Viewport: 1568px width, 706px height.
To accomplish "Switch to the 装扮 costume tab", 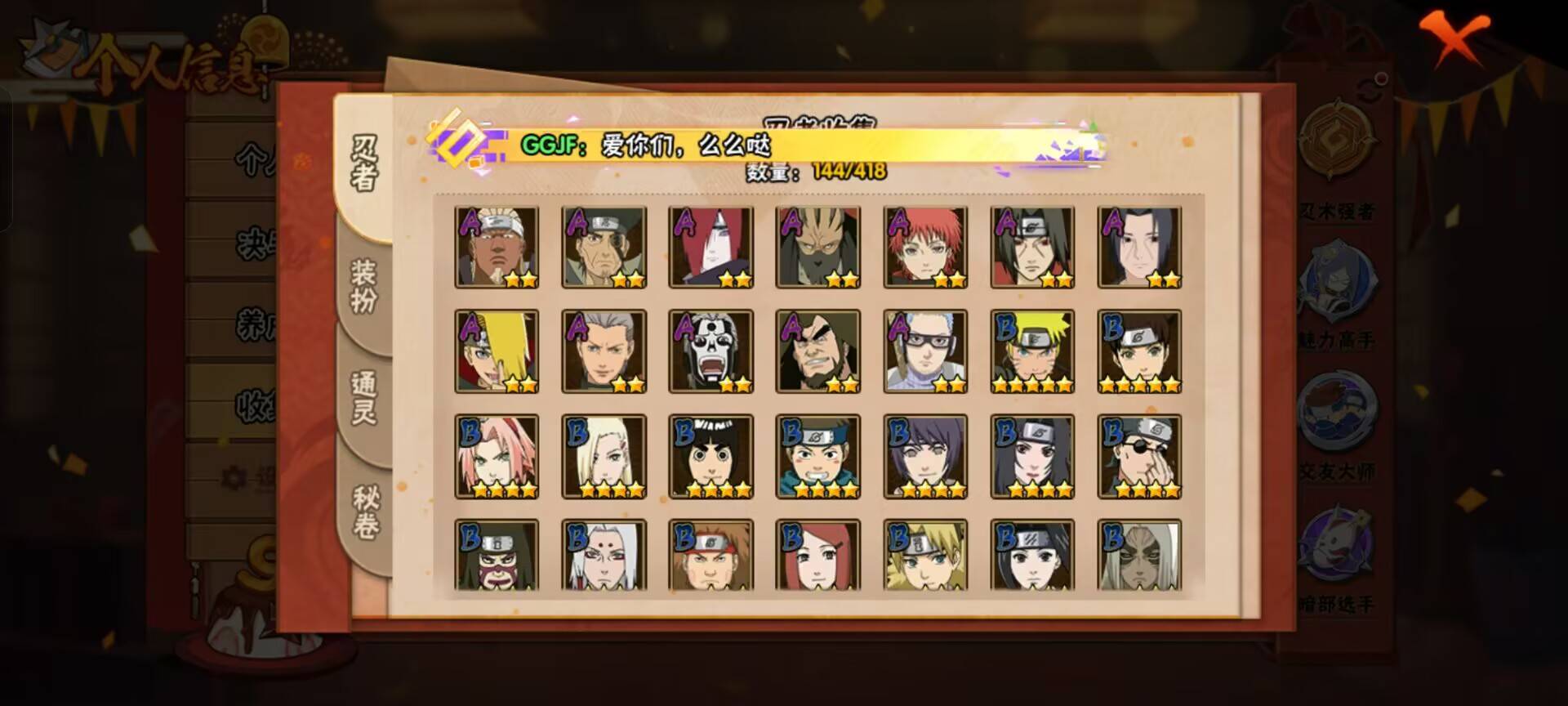I will (364, 286).
